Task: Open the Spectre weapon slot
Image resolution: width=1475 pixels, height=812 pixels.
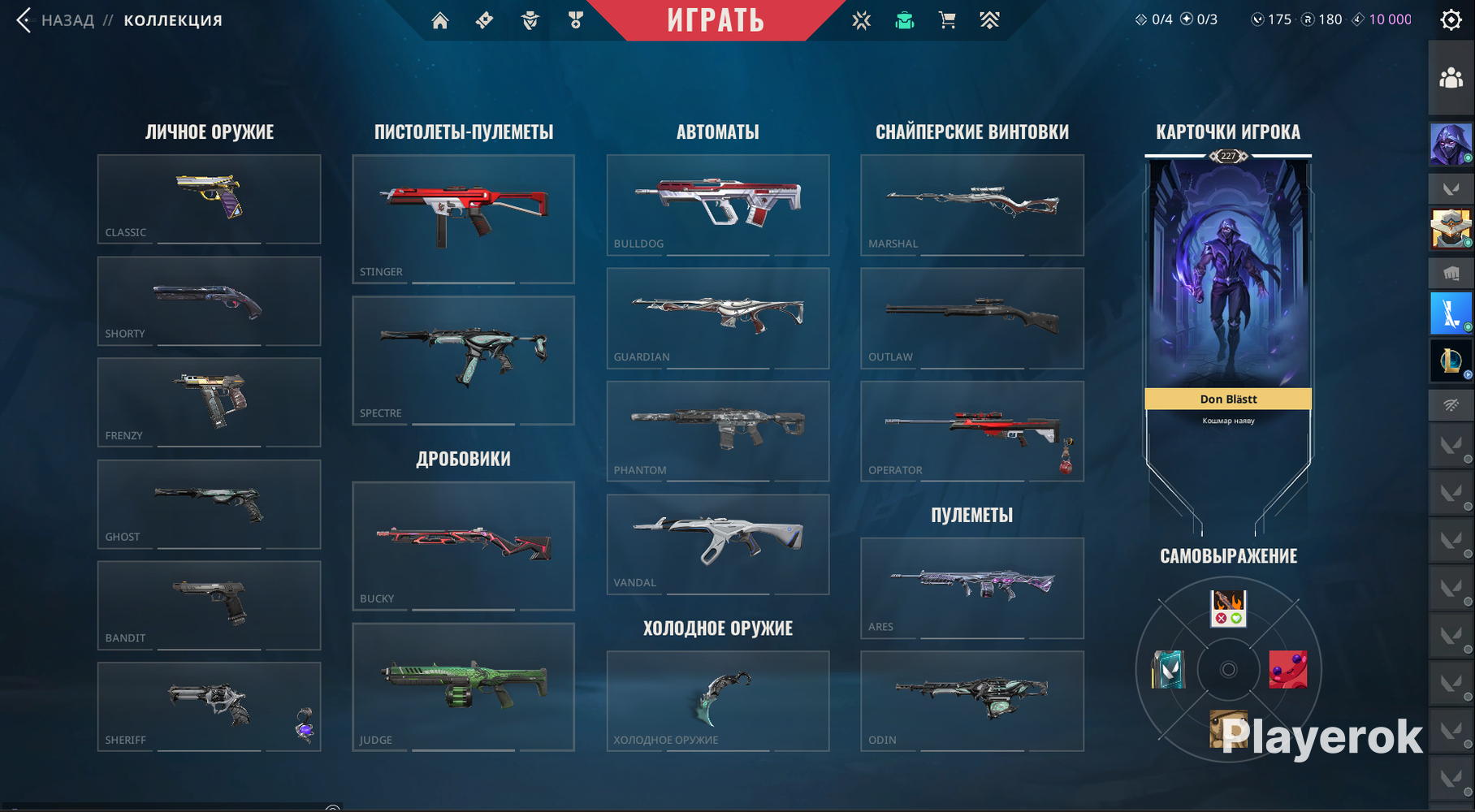Action: click(463, 360)
